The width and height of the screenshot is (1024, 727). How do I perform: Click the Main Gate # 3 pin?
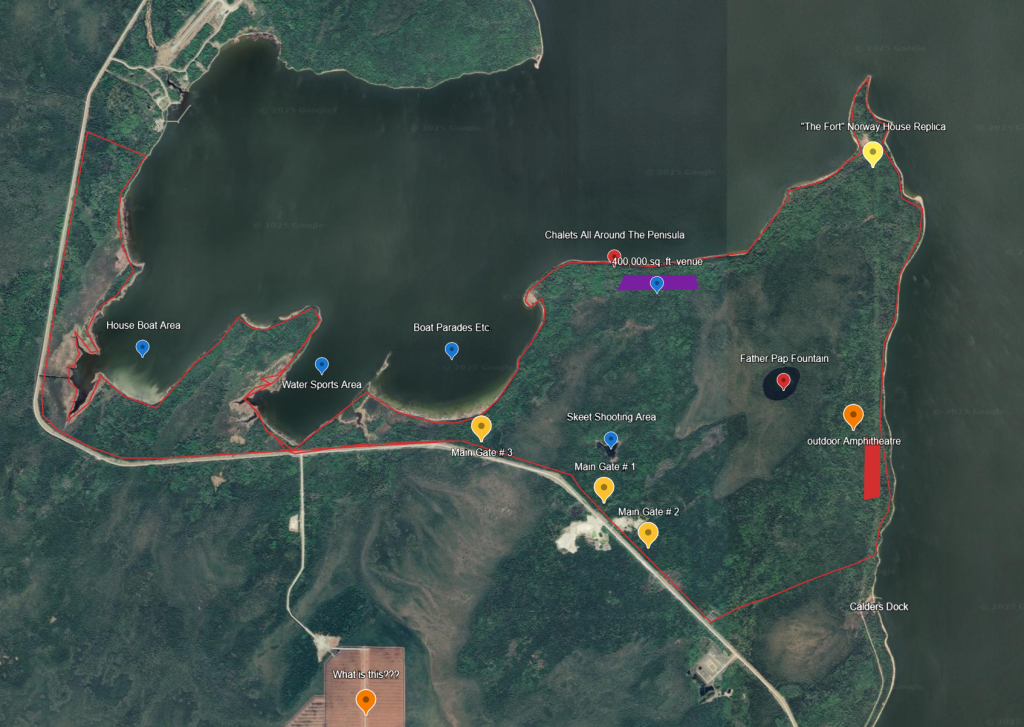click(481, 427)
